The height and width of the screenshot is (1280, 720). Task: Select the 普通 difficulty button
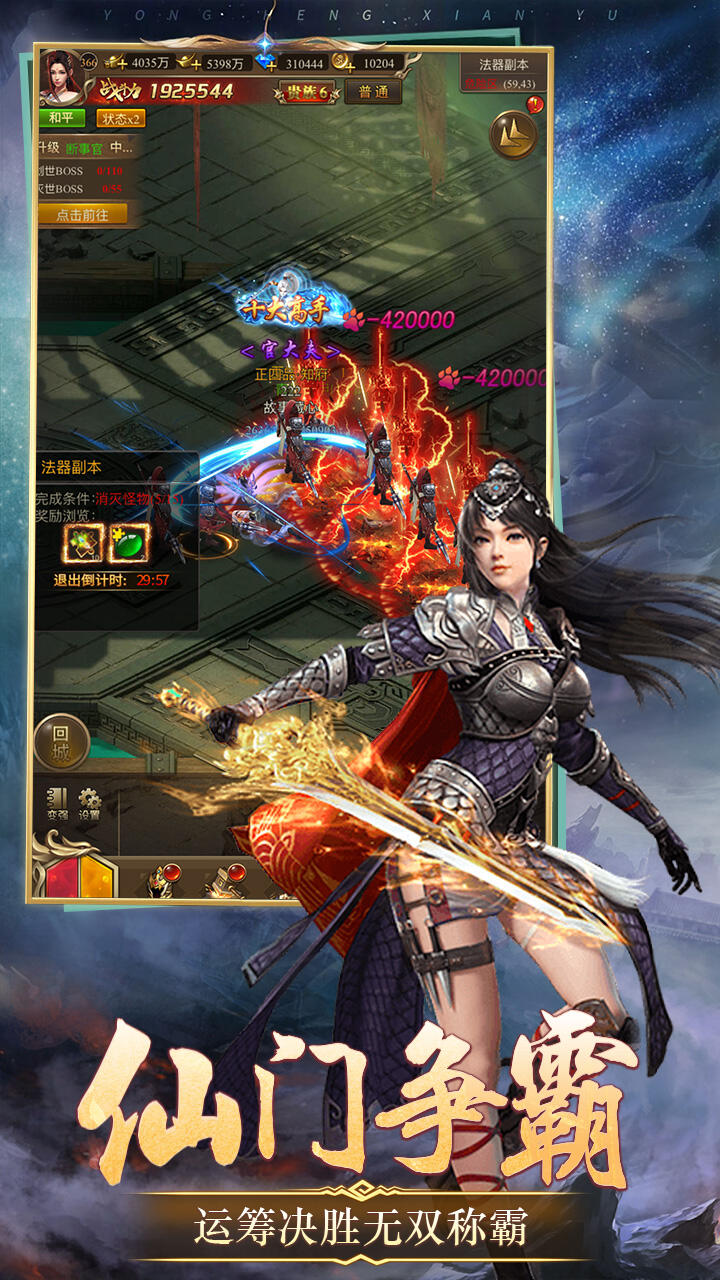coord(373,92)
